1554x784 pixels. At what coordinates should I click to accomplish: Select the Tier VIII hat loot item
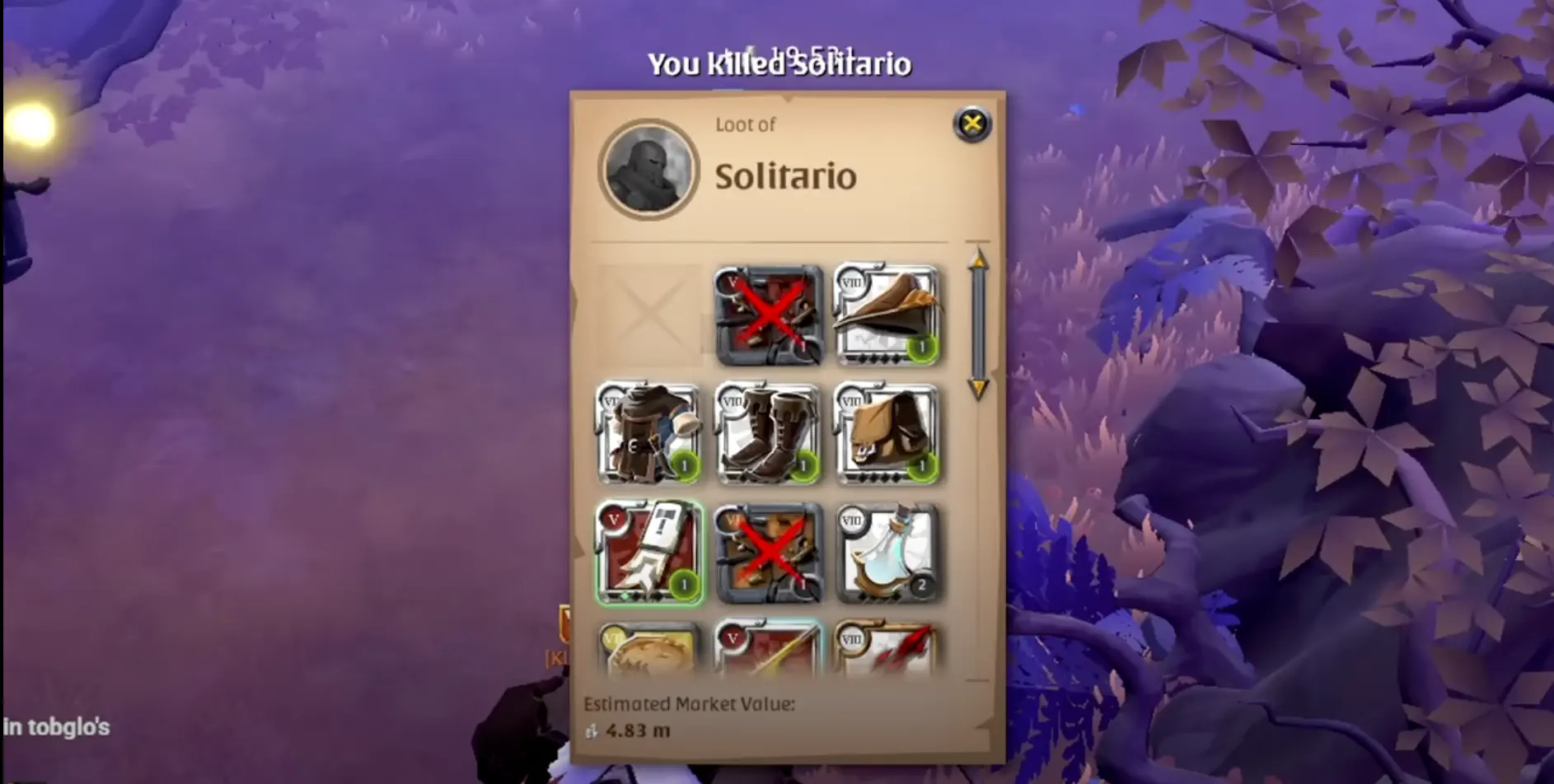click(x=890, y=315)
